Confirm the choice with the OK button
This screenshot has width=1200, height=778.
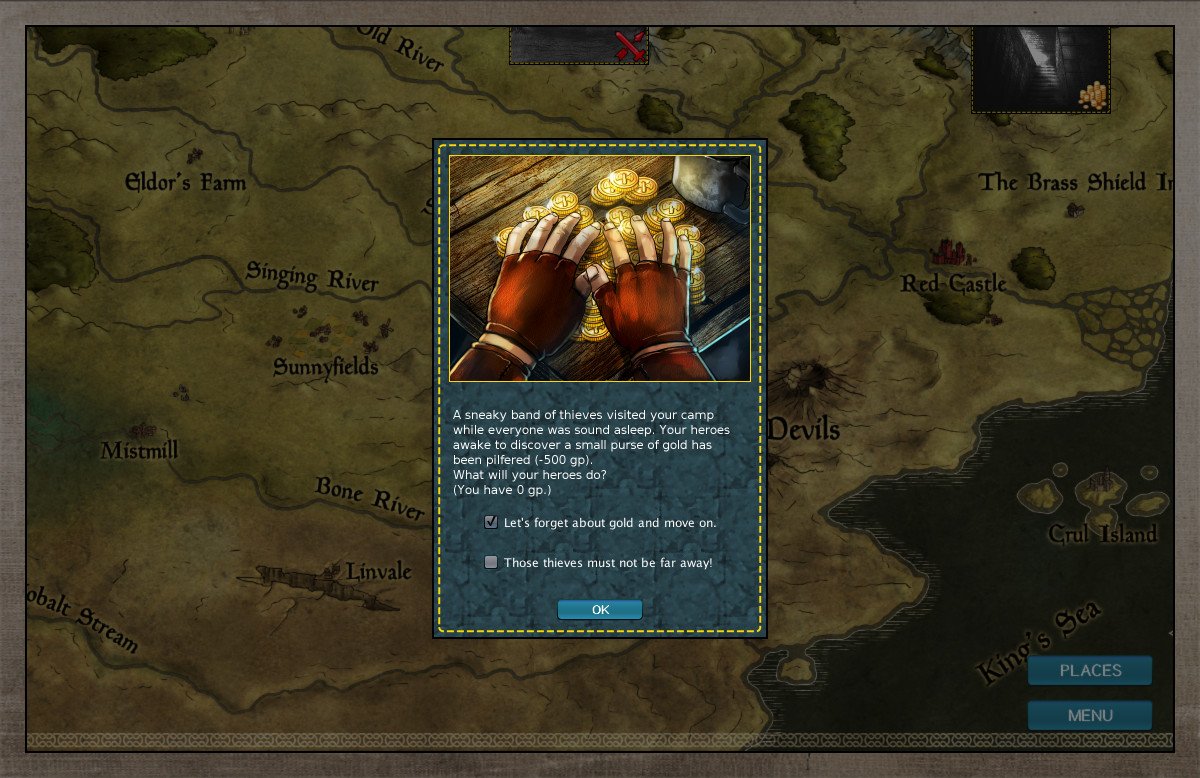pos(600,610)
